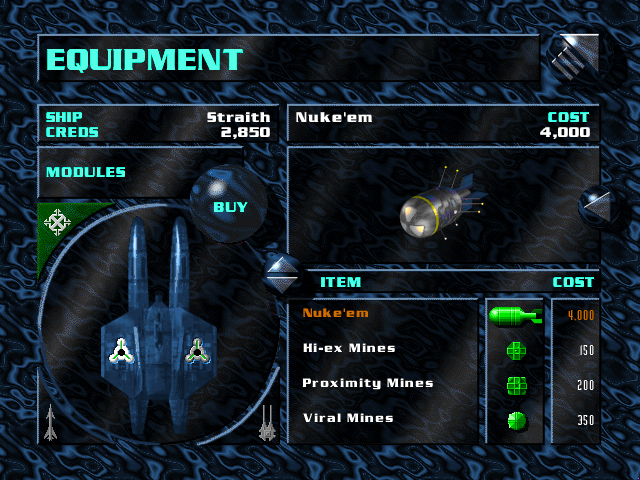Screen dimensions: 640x480
Task: Pick Viral Mines in the shop list
Action: tap(347, 418)
